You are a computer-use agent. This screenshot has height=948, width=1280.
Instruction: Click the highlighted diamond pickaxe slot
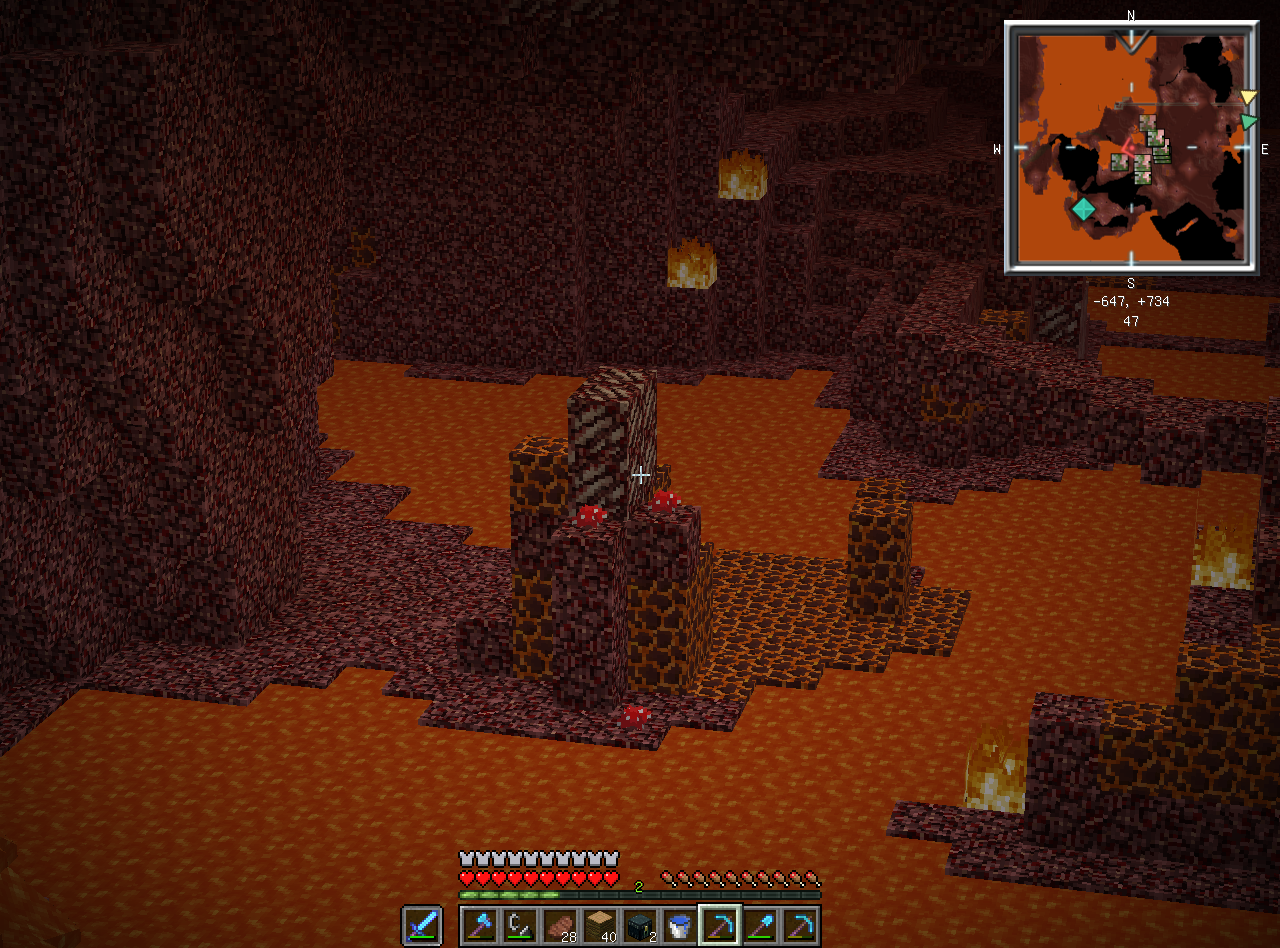tap(720, 925)
